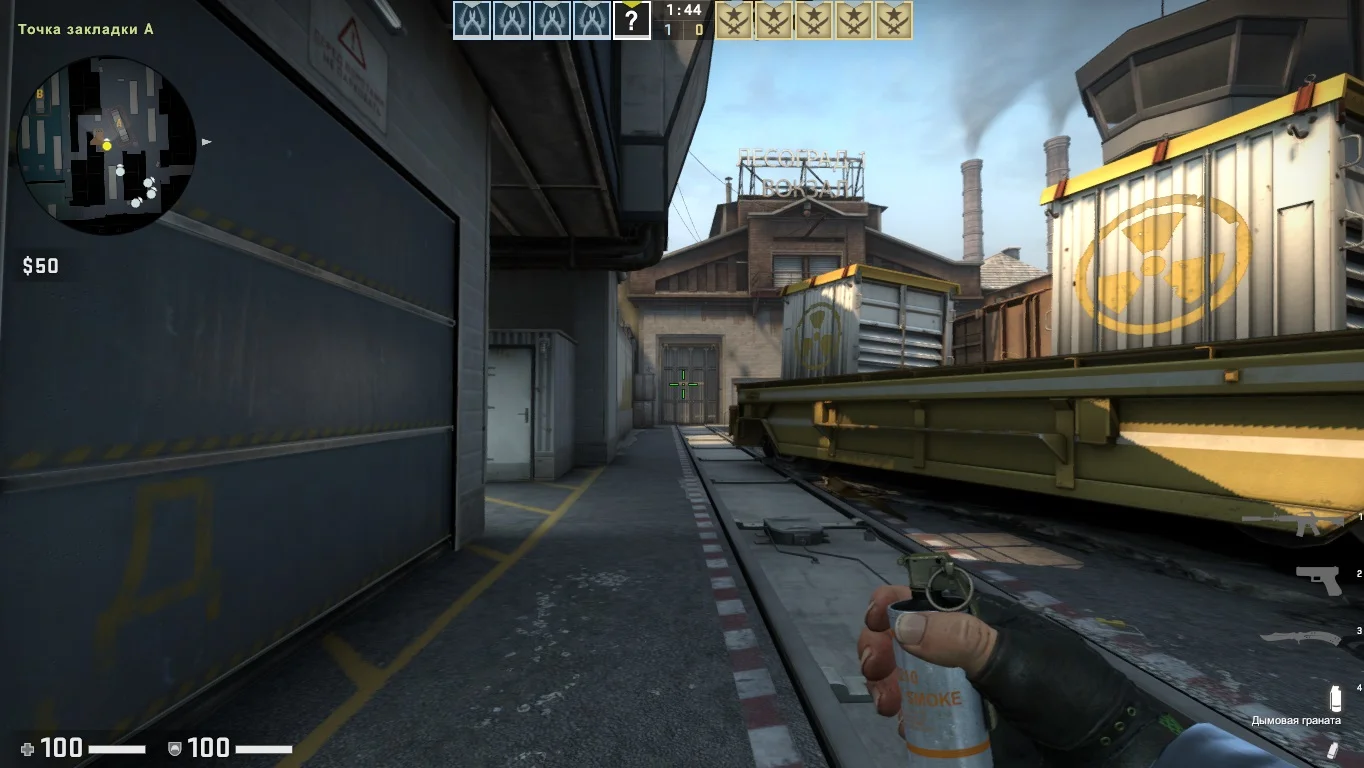Screen dimensions: 1364x768
Task: Select the smoke grenade above Дымовая граната label
Action: click(1334, 698)
